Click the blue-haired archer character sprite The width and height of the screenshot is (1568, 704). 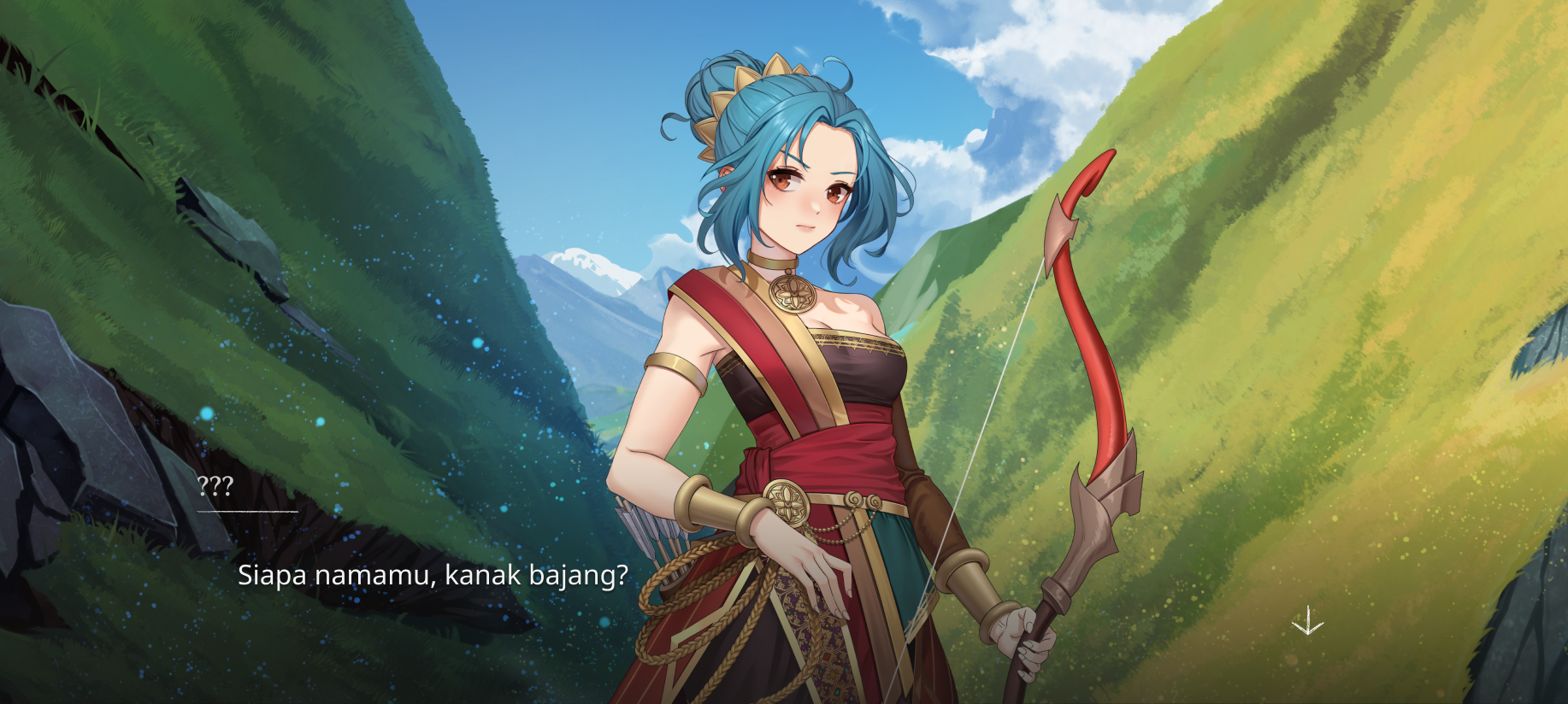795,384
